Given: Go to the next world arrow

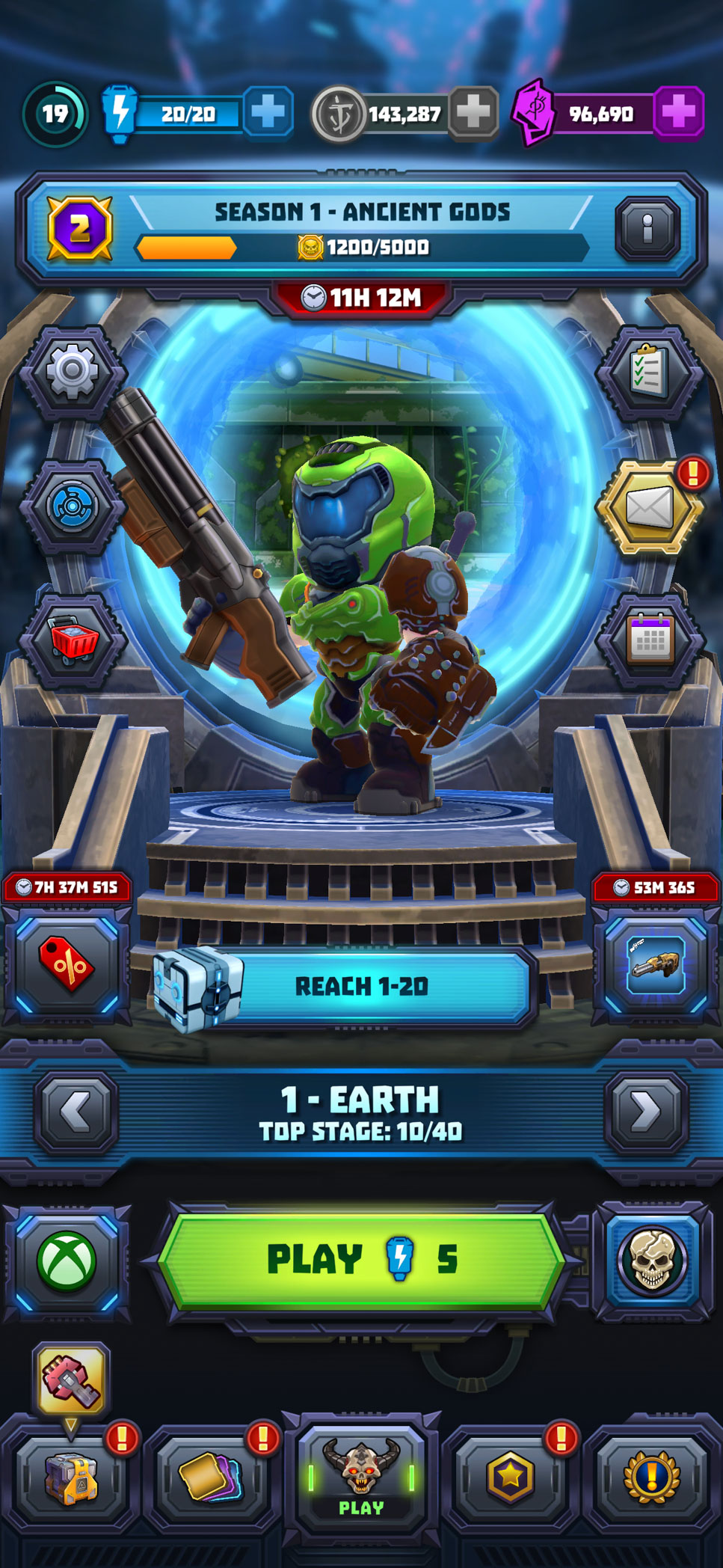Looking at the screenshot, I should pos(646,1112).
